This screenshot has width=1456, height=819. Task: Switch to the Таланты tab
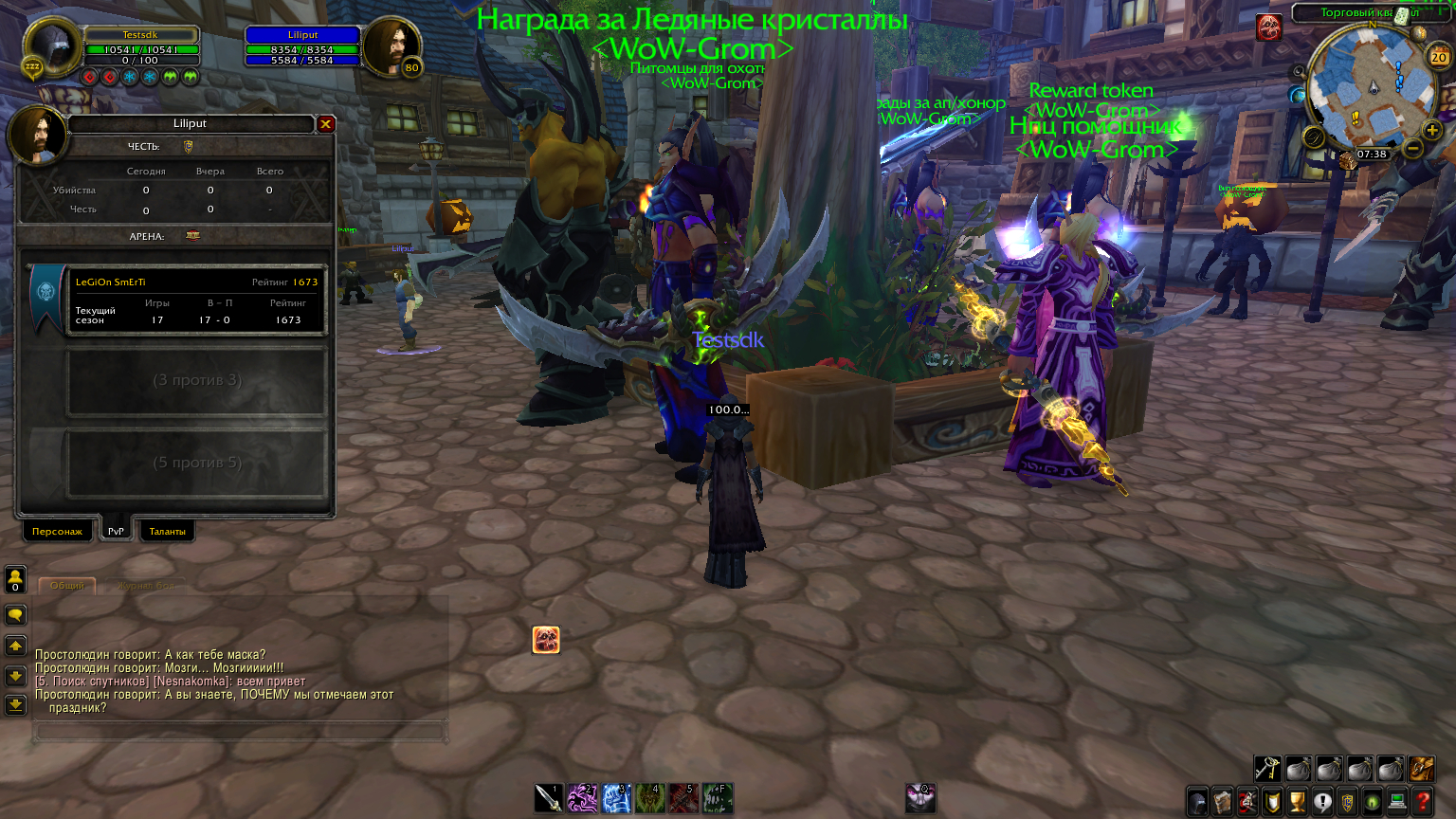point(167,531)
